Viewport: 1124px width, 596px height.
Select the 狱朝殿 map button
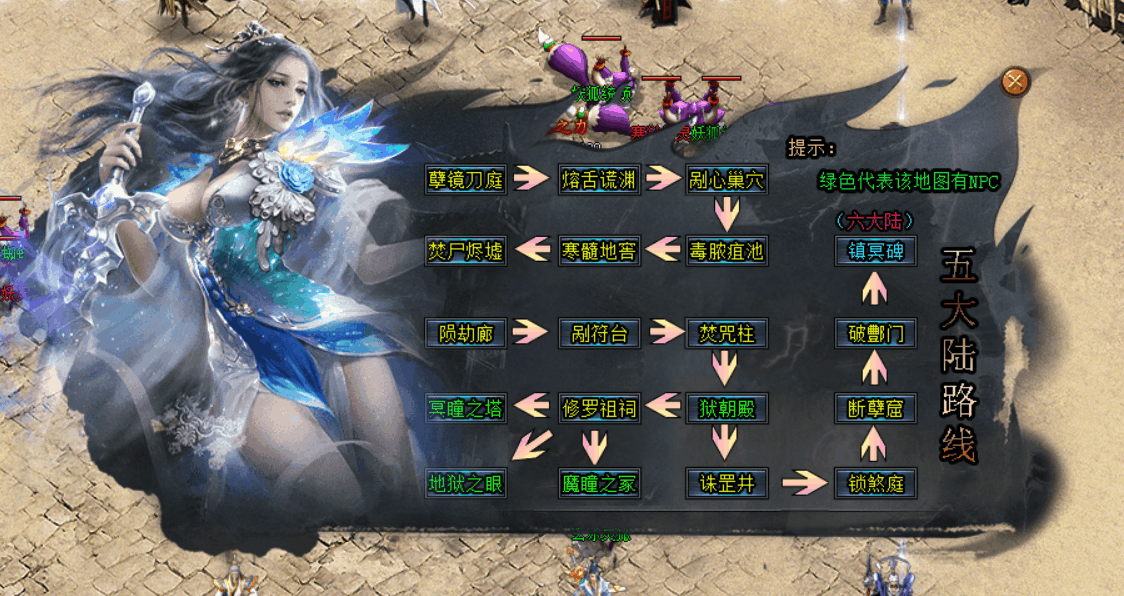pyautogui.click(x=726, y=408)
